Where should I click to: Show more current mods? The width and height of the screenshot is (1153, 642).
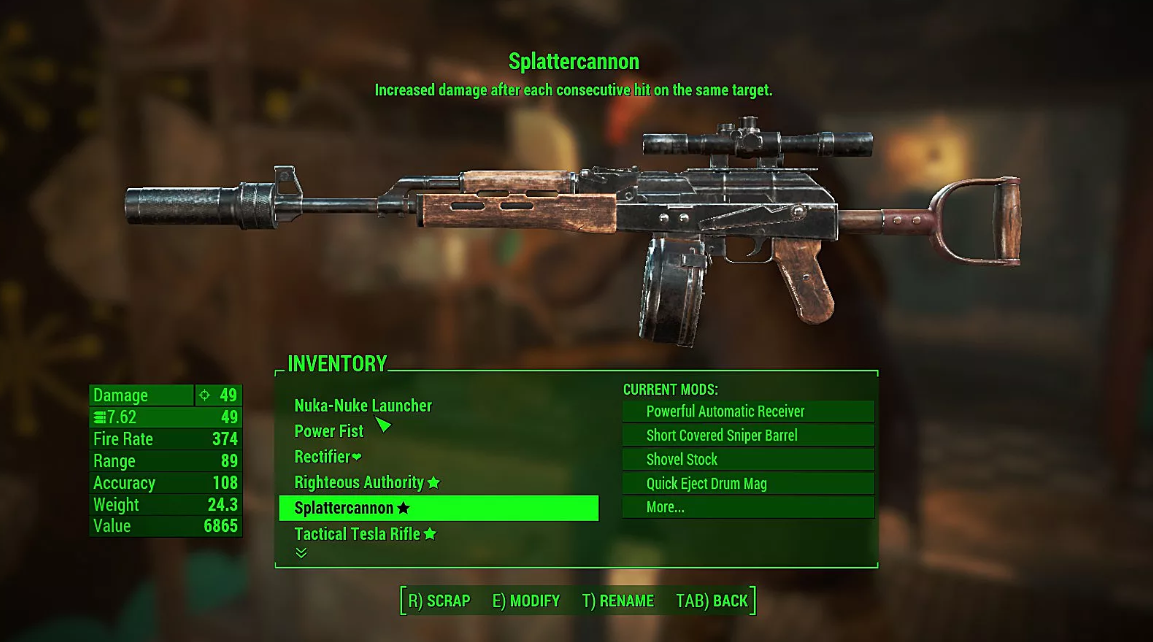[x=747, y=507]
